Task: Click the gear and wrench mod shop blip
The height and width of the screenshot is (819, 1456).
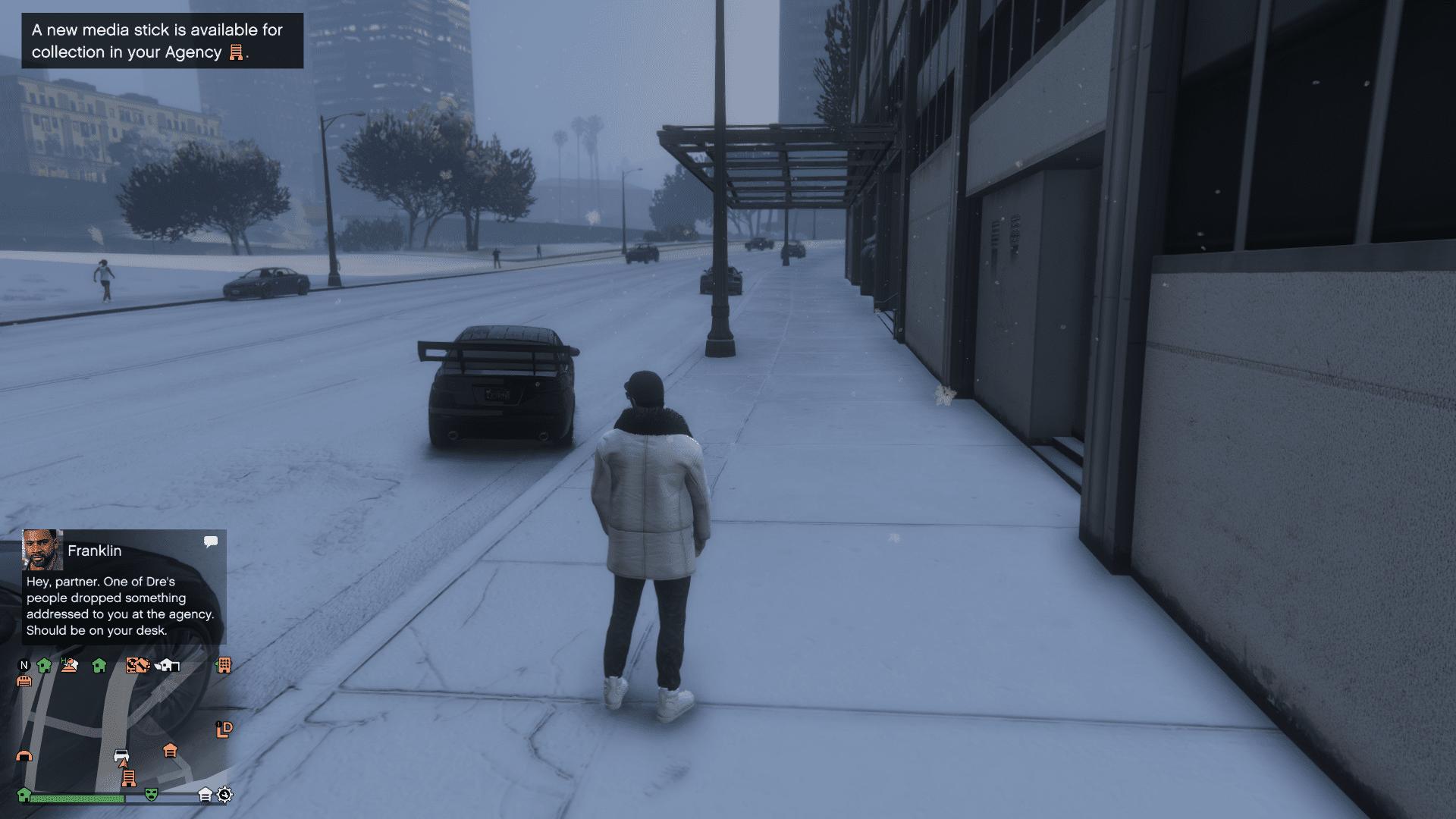Action: 224,795
